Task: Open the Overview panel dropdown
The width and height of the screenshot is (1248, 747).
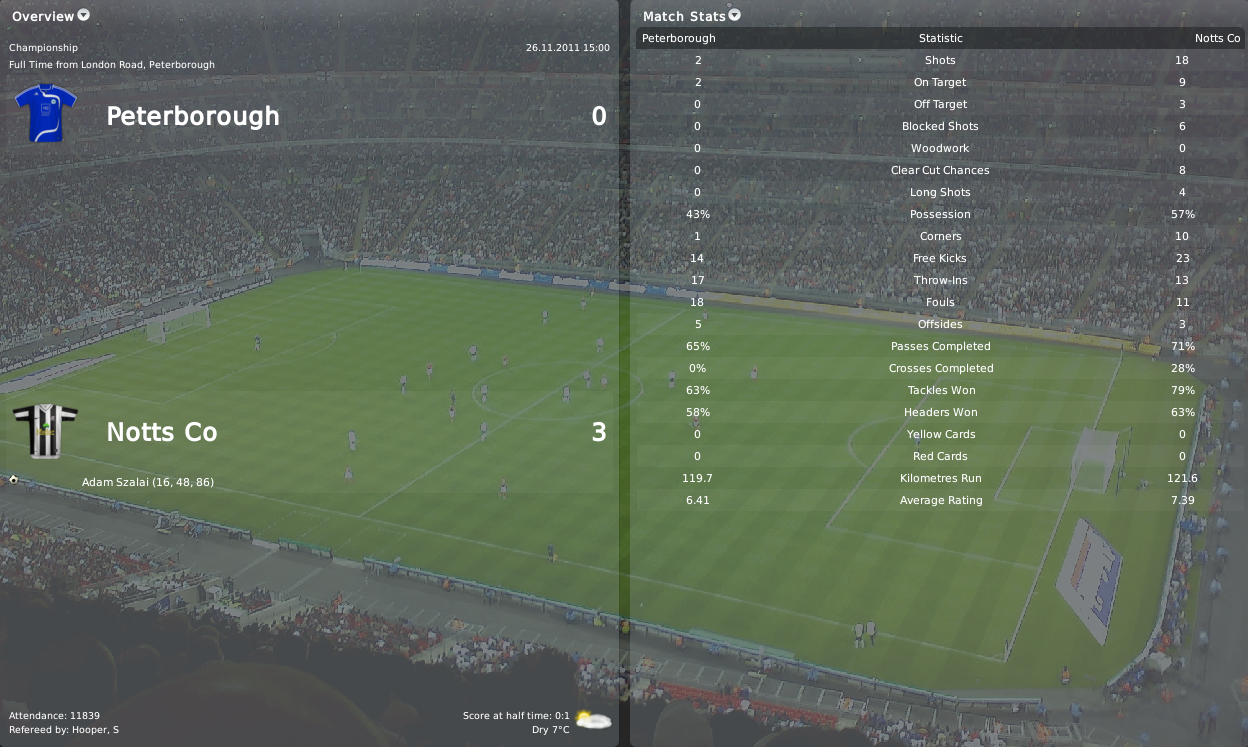Action: click(x=84, y=15)
